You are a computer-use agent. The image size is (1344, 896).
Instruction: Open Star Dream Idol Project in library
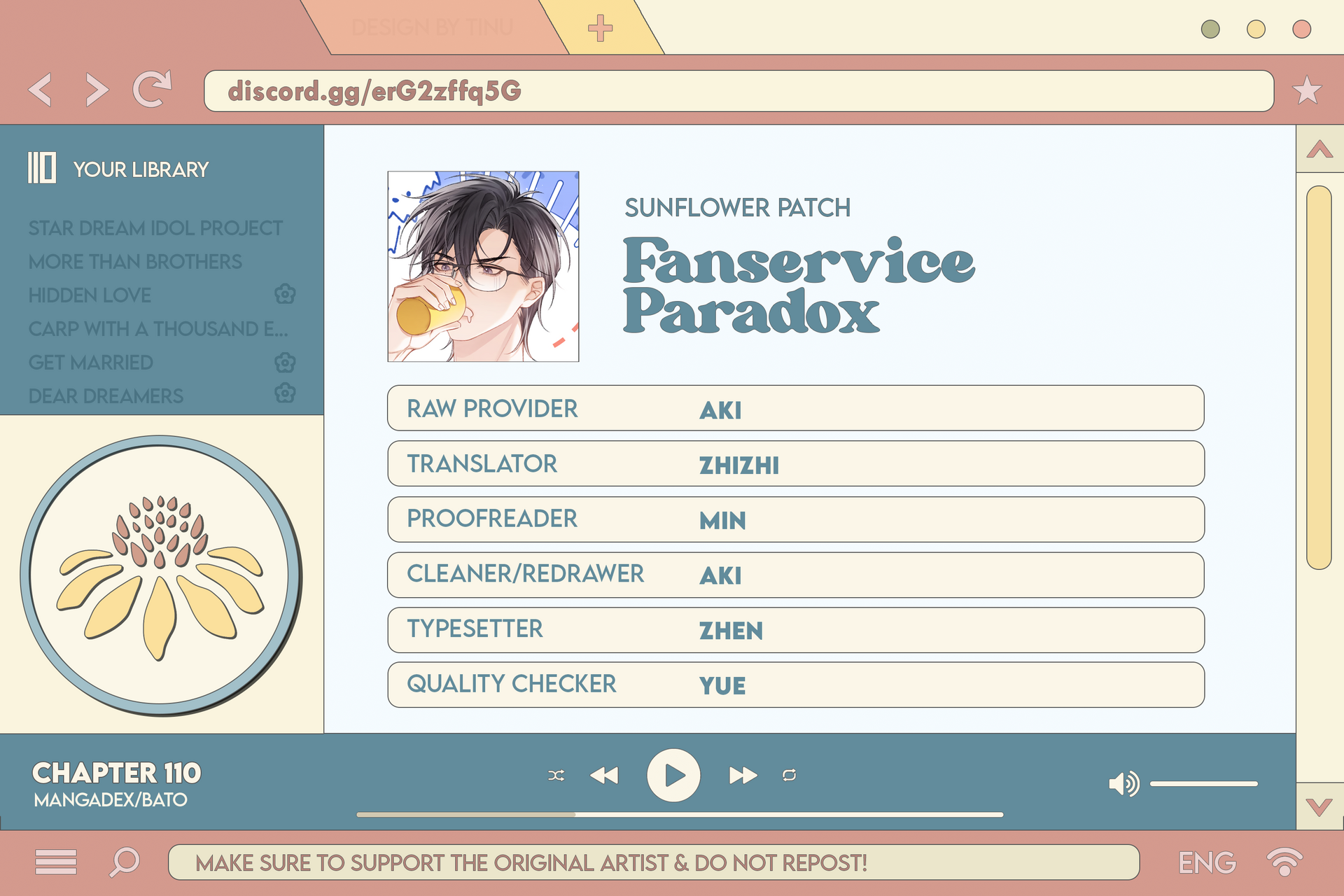point(155,228)
